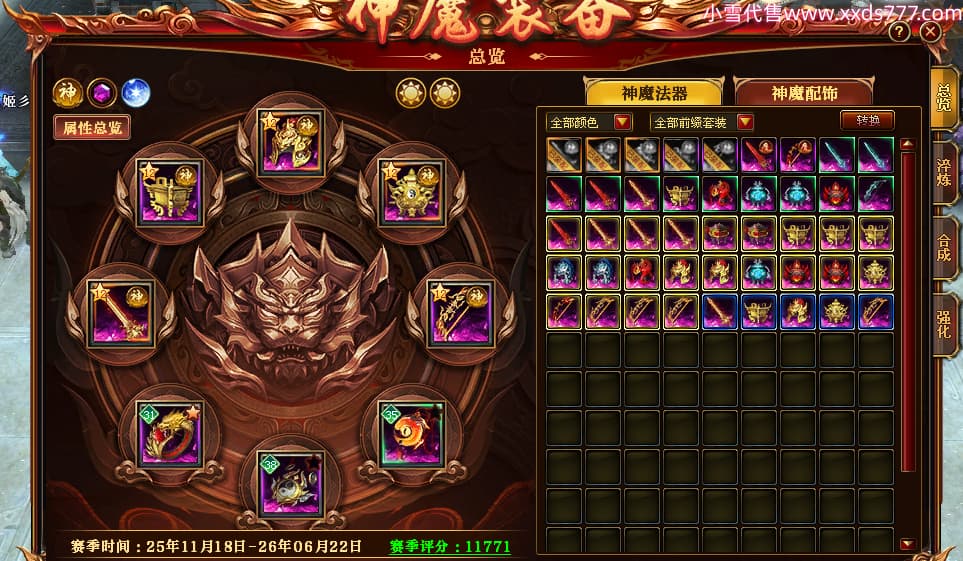Open the 属性总览 attribute overview

[92, 128]
